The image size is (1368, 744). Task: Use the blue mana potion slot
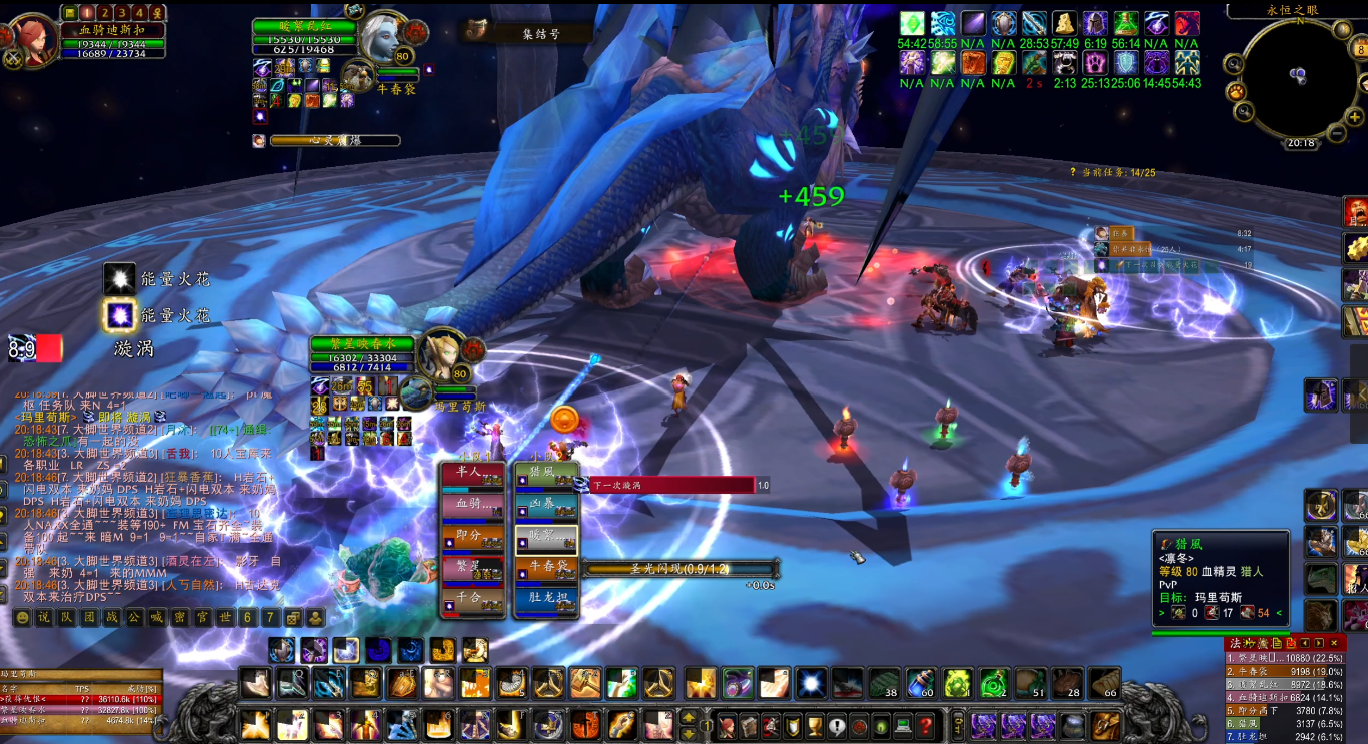click(x=919, y=684)
